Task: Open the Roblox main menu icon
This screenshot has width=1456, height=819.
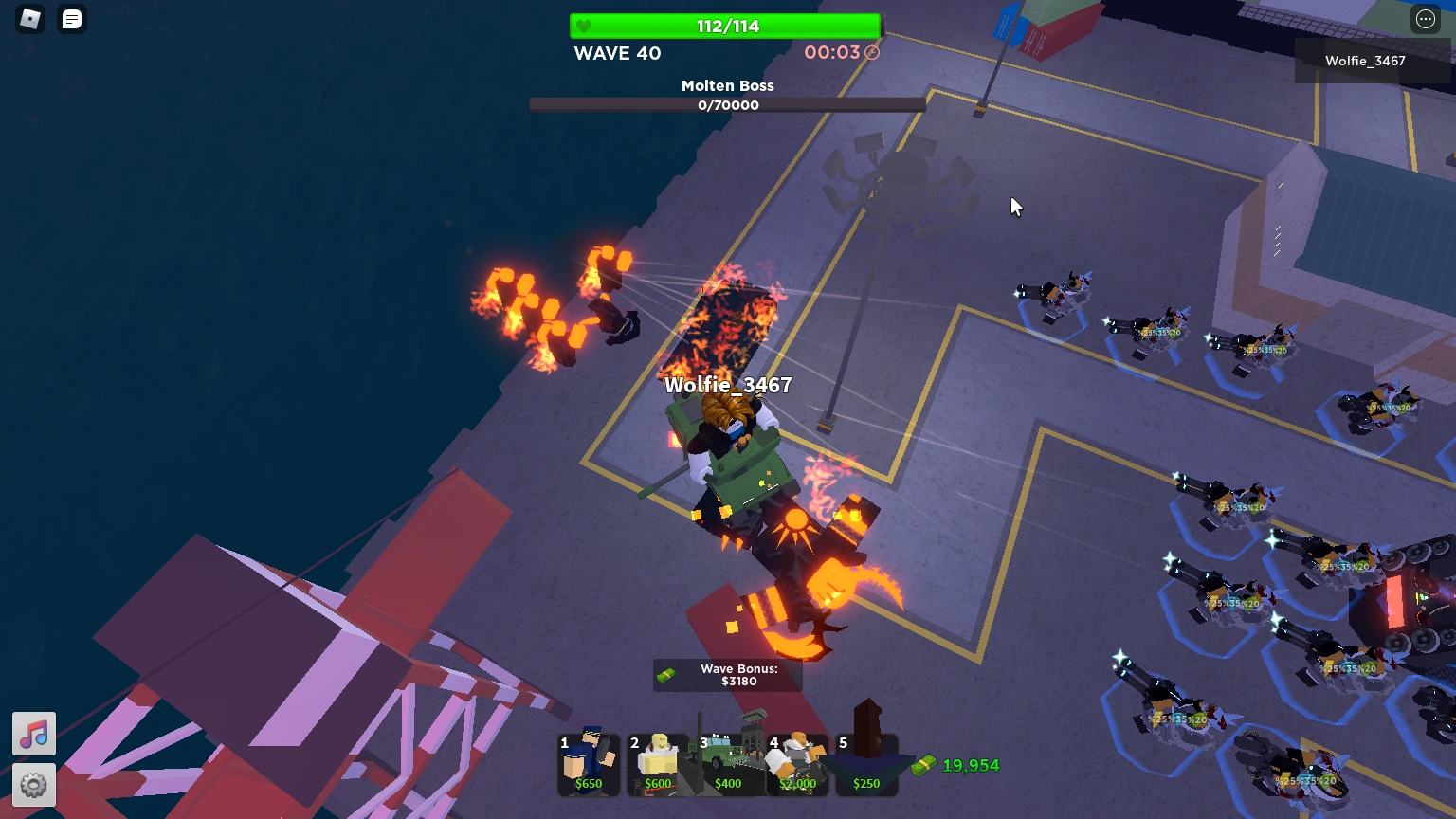Action: (28, 19)
